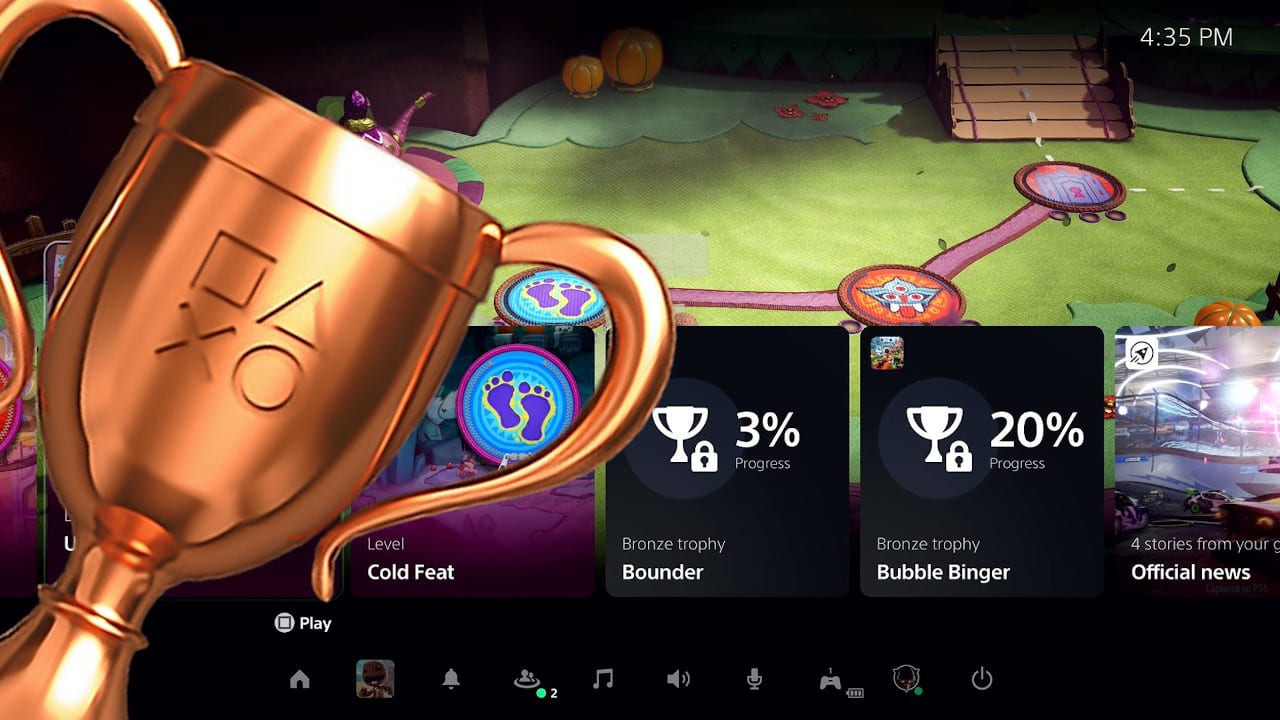
Task: Open Game Base from the control center
Action: (x=527, y=679)
